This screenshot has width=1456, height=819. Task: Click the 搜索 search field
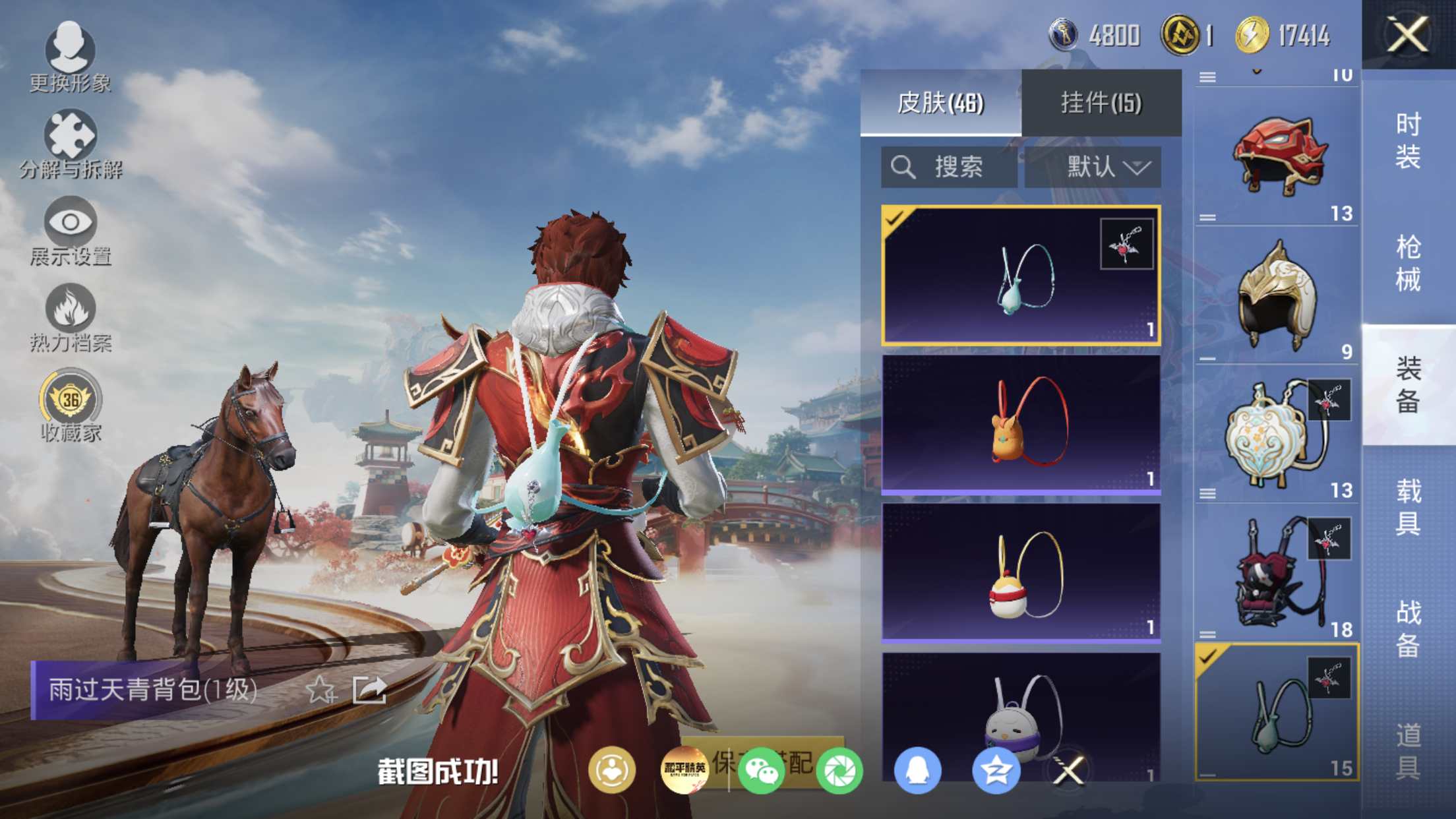click(x=949, y=167)
